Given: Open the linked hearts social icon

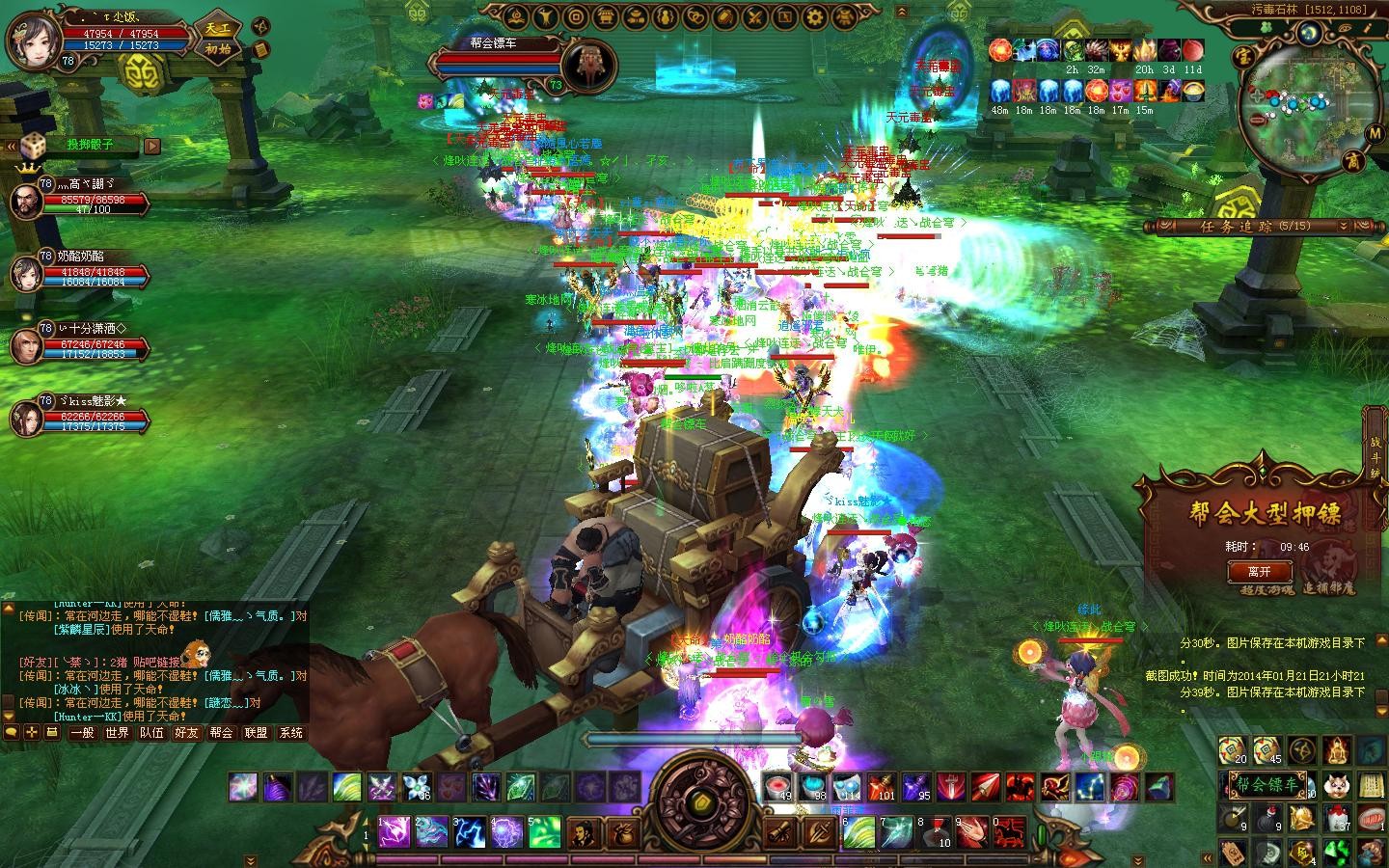Looking at the screenshot, I should [695, 16].
